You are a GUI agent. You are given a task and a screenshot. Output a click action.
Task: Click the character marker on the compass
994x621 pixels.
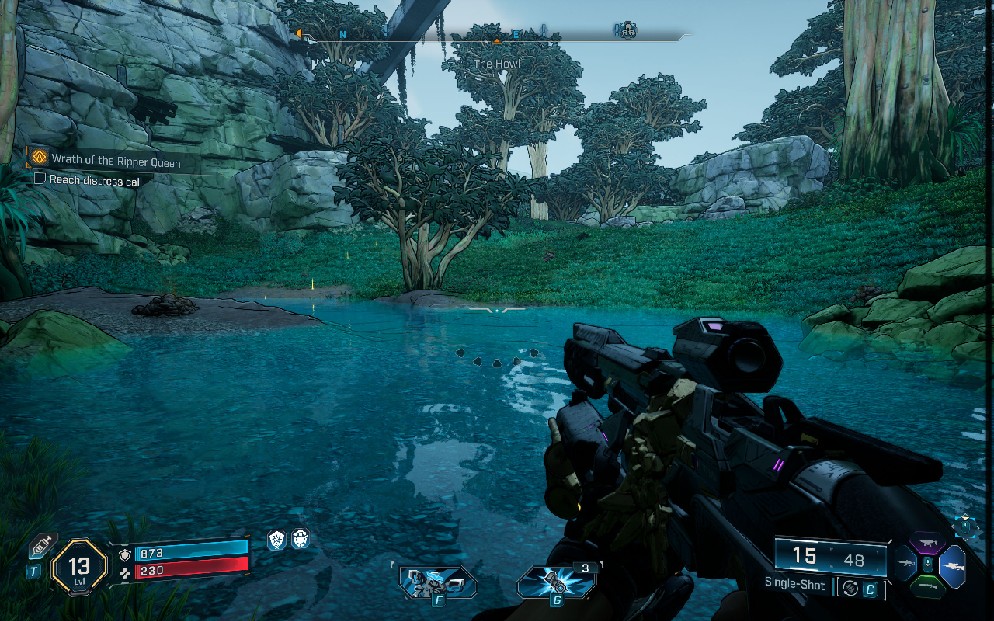coord(626,32)
